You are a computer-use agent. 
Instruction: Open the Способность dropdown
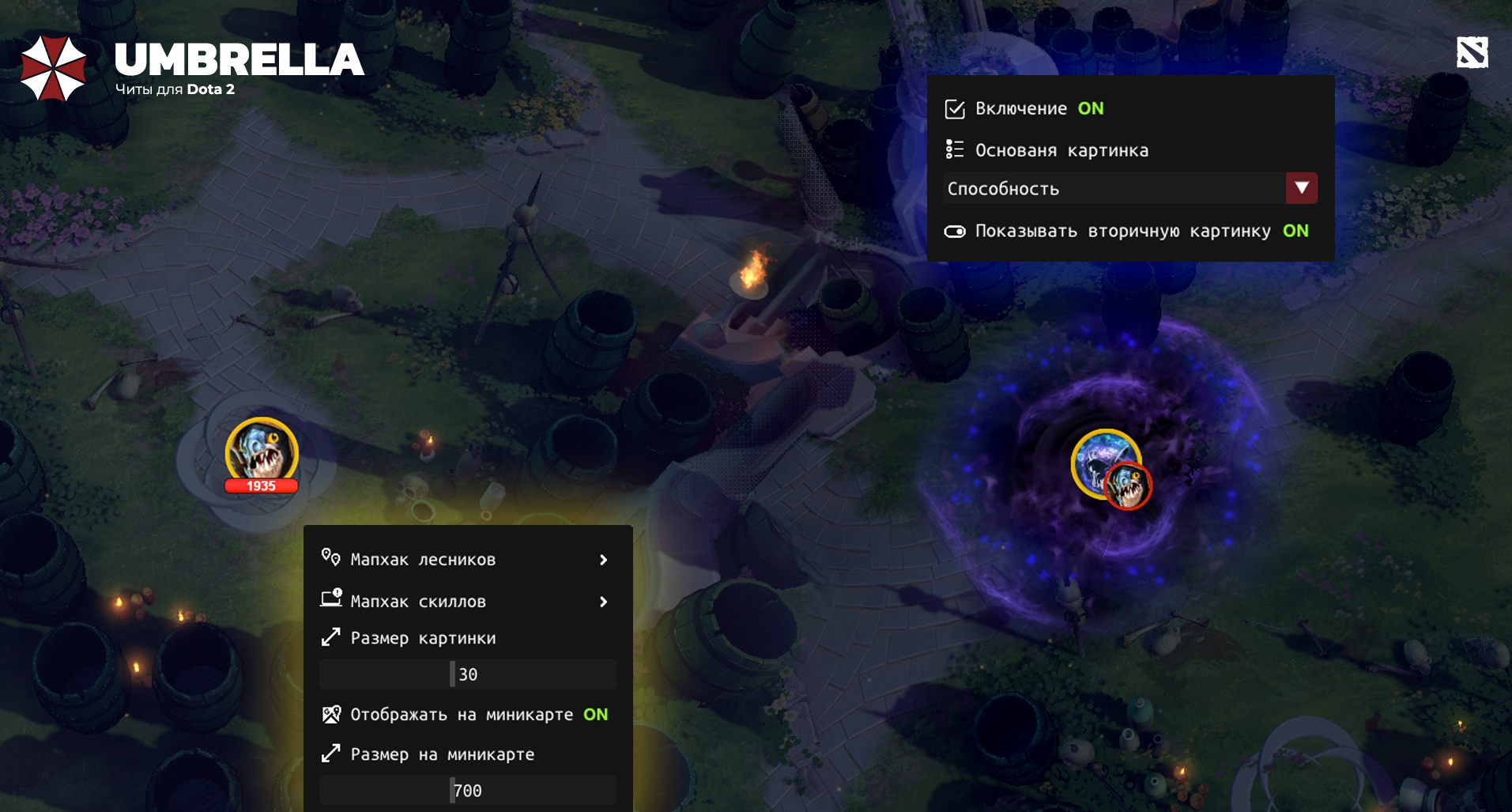pos(1299,188)
